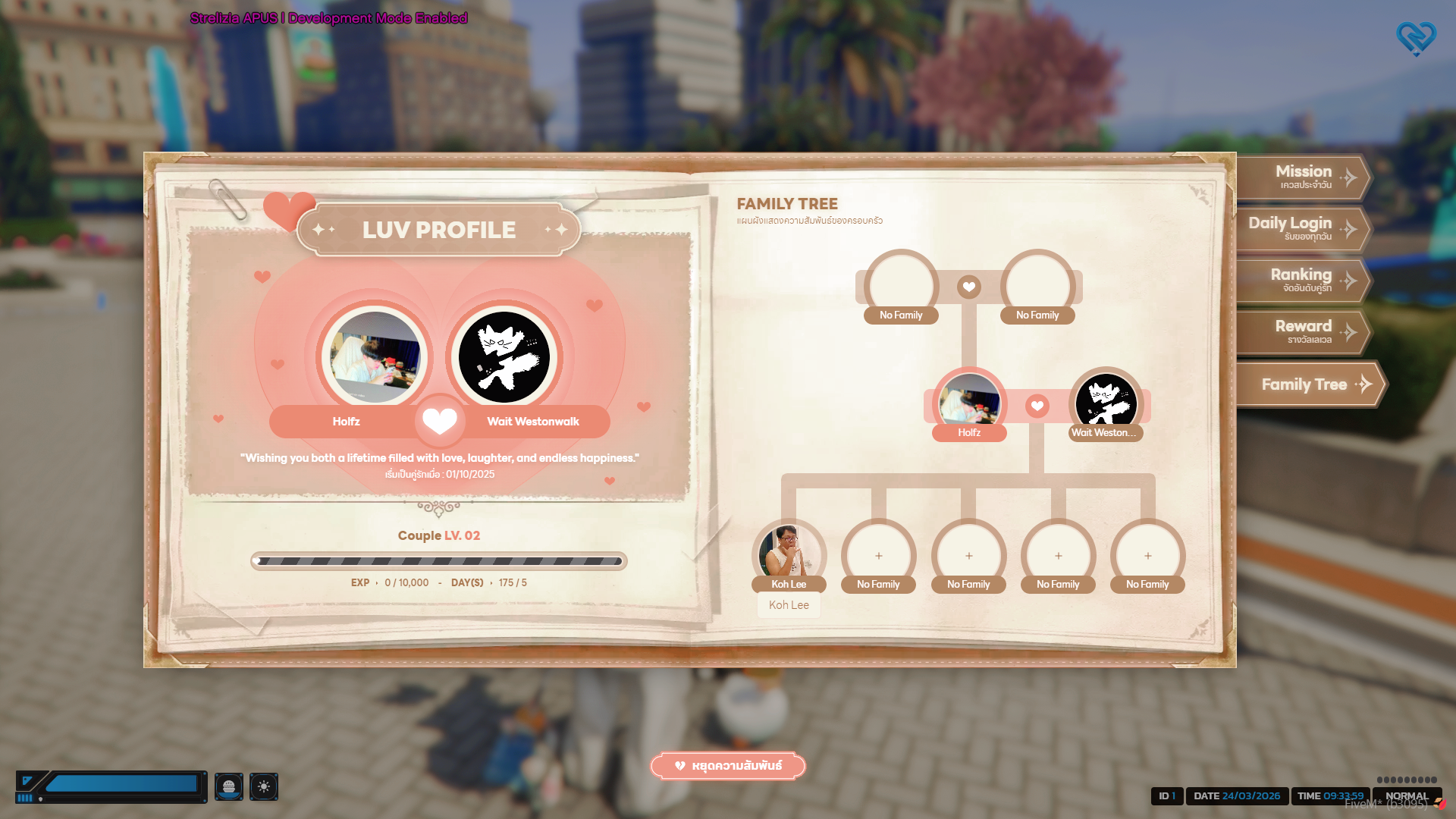Screen dimensions: 1456x819
Task: Click the blue heart logo icon
Action: (1416, 38)
